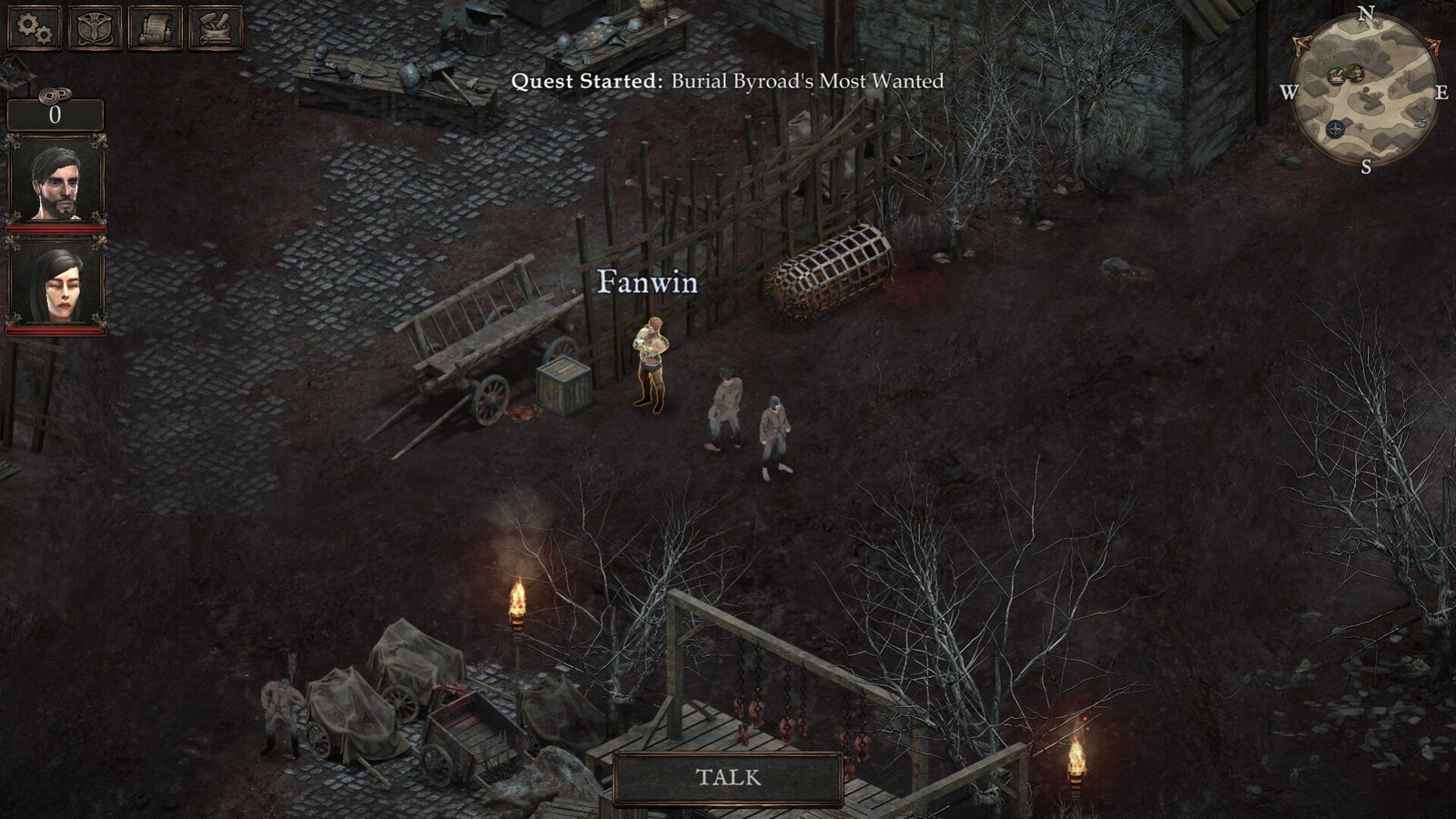Click the green quest marker on the minimap
1456x819 pixels.
tap(1336, 76)
